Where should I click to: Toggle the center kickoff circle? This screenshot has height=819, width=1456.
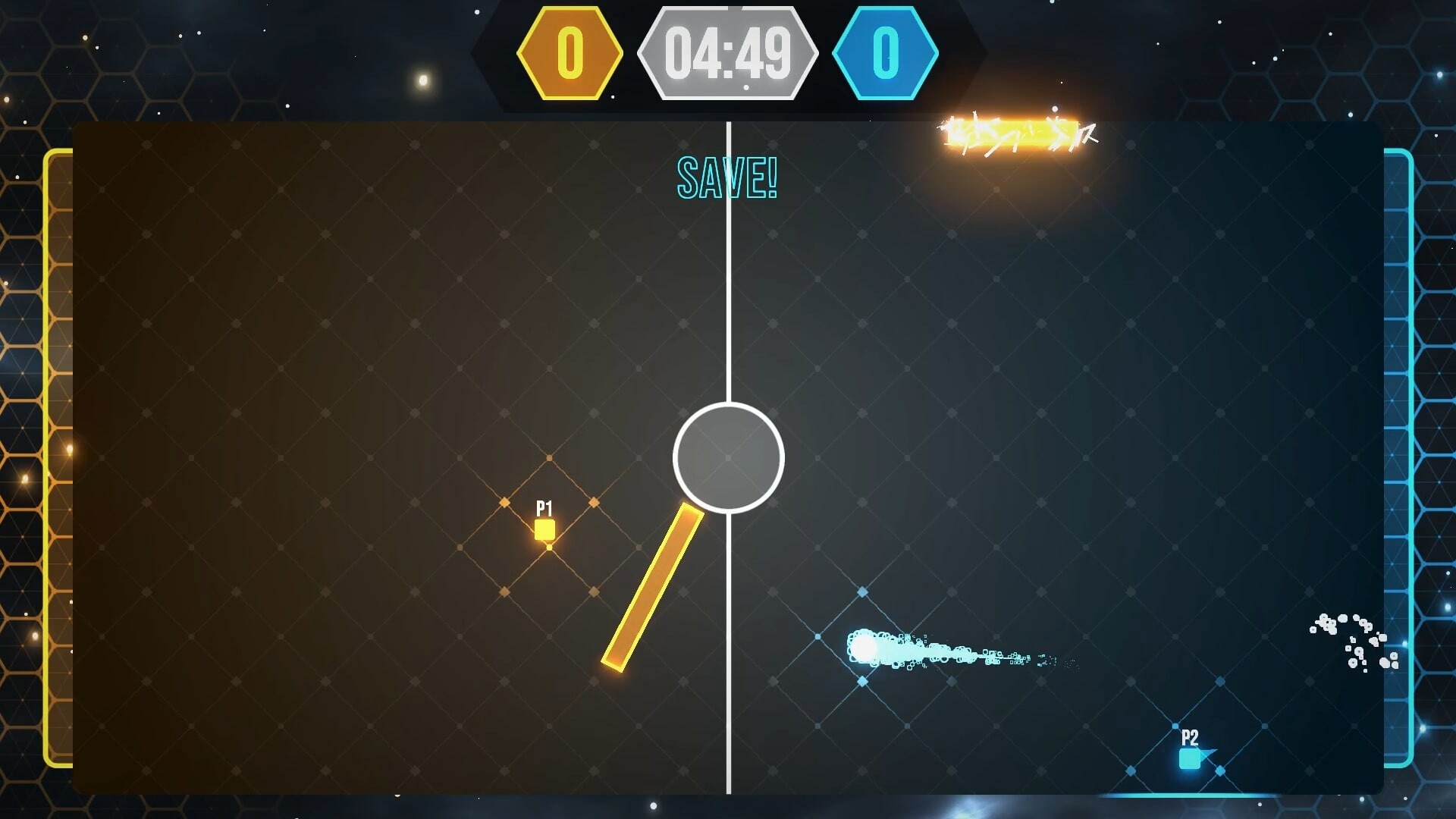(x=728, y=457)
